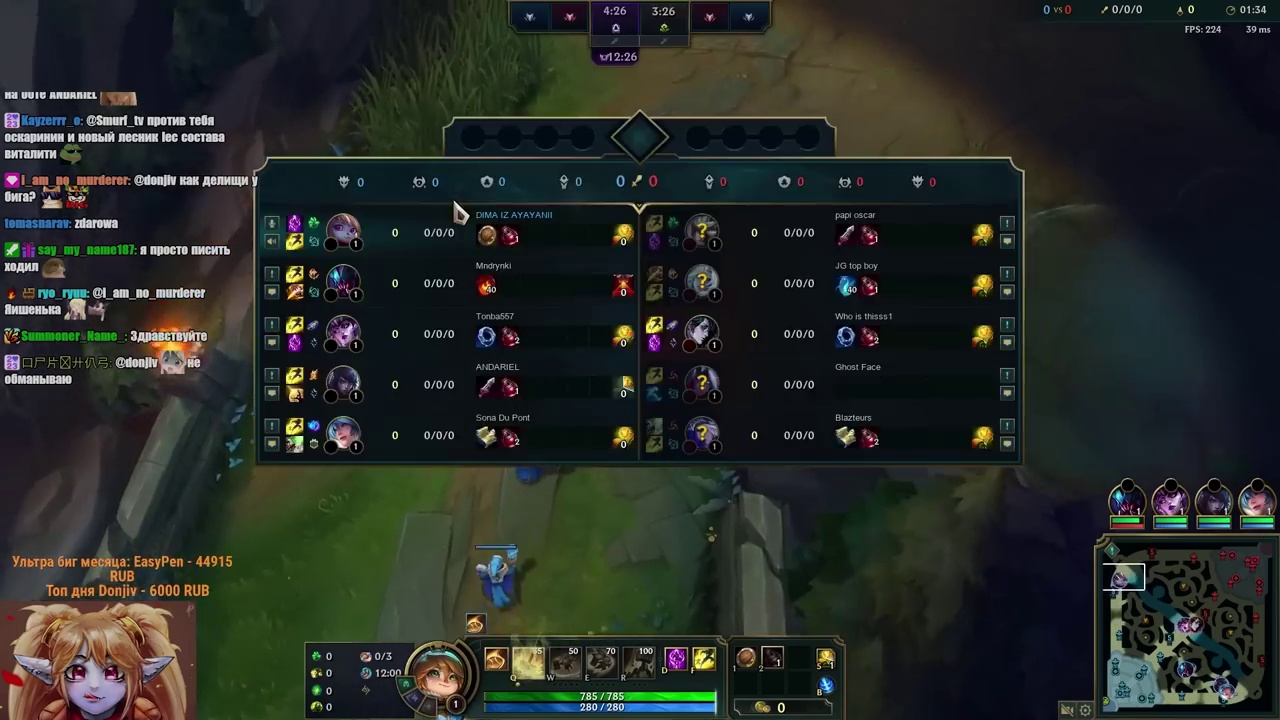Collapse the scoreboard via the center chevron
Viewport: 1280px width, 720px height.
tap(640, 208)
